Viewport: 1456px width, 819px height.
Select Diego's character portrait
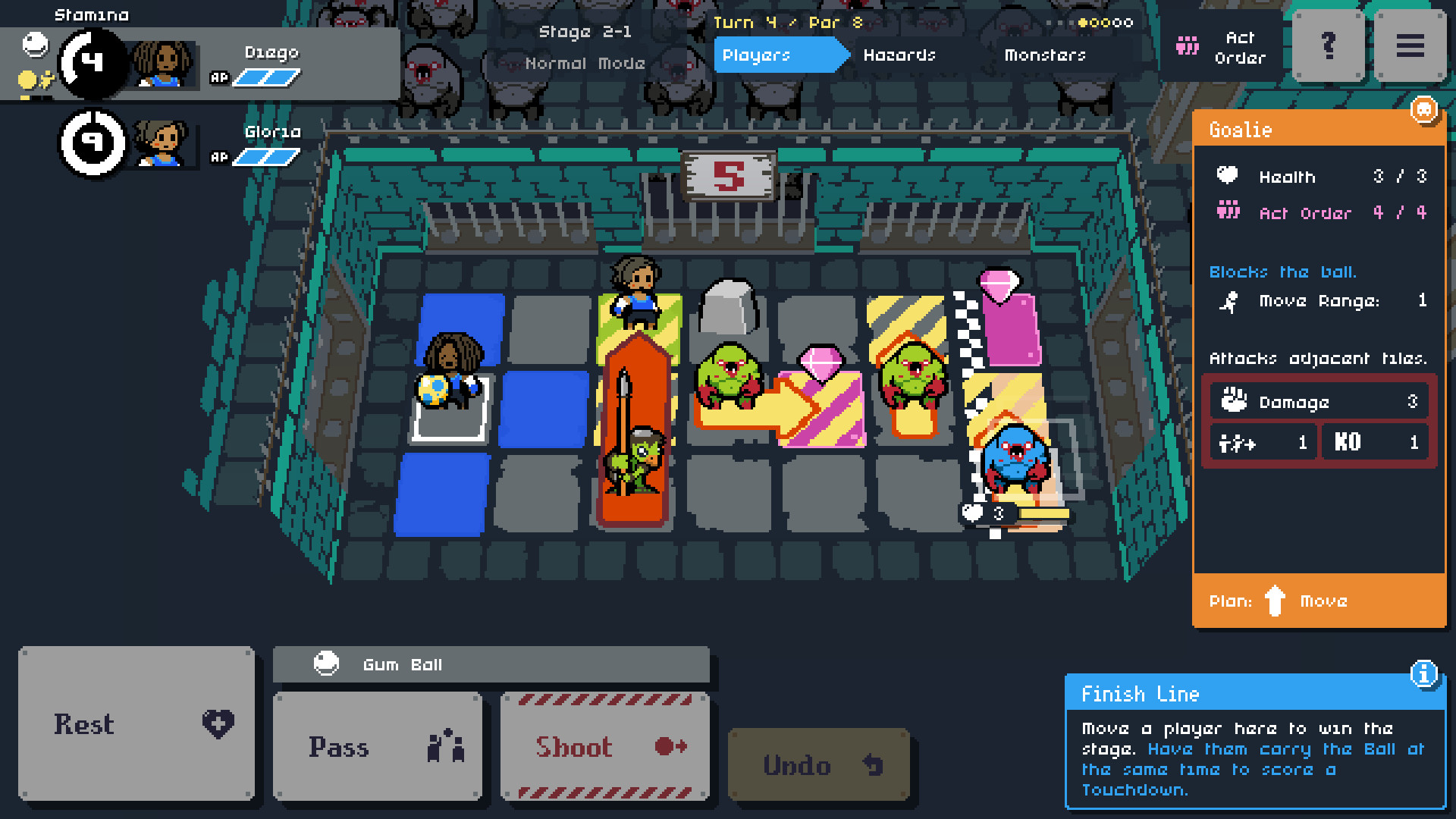[162, 64]
